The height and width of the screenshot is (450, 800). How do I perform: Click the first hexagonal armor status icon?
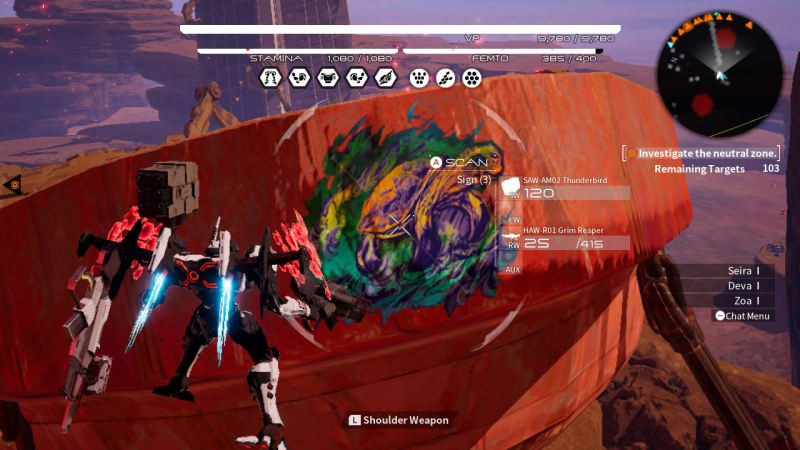tap(269, 77)
